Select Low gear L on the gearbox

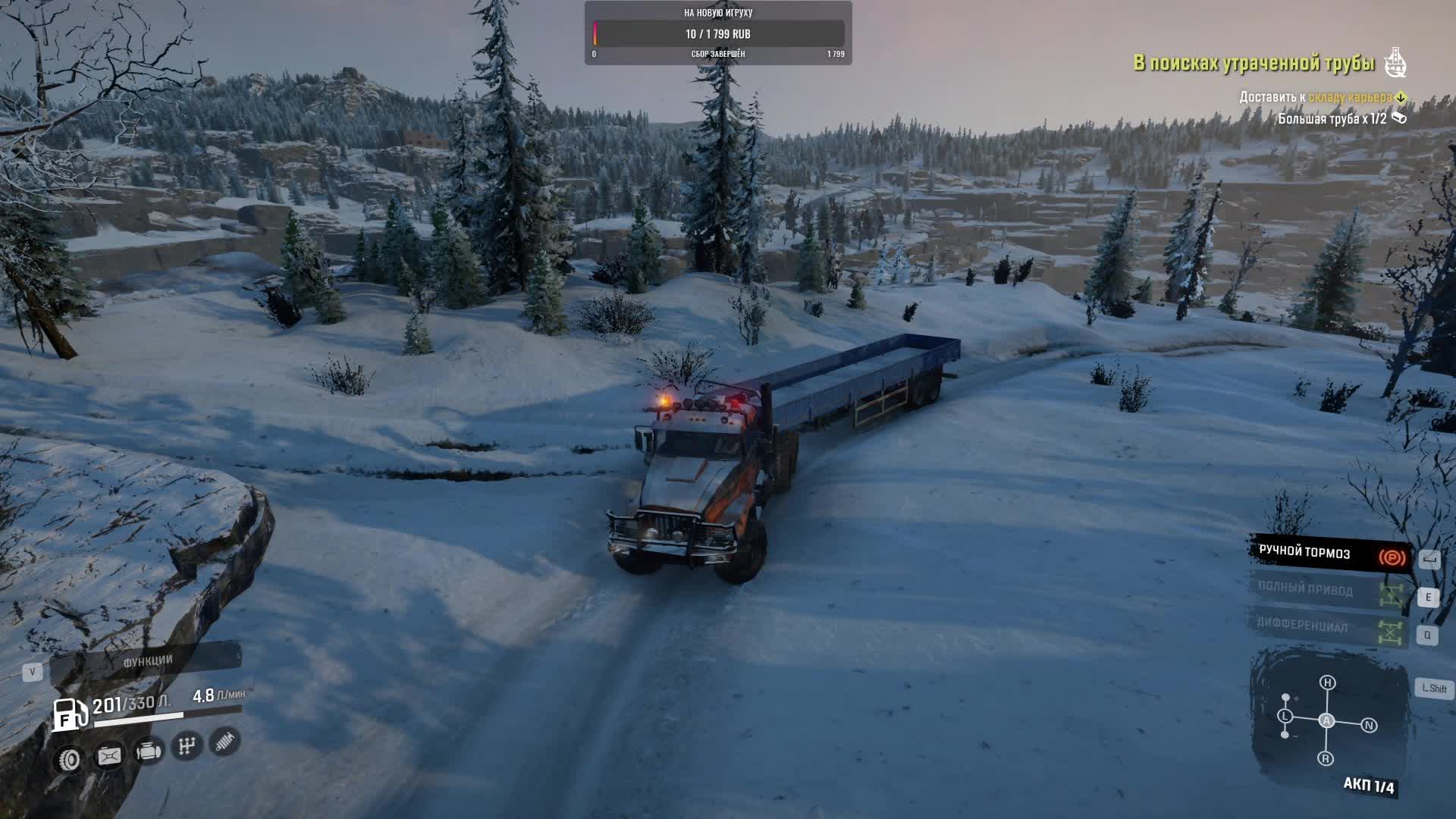(1285, 716)
